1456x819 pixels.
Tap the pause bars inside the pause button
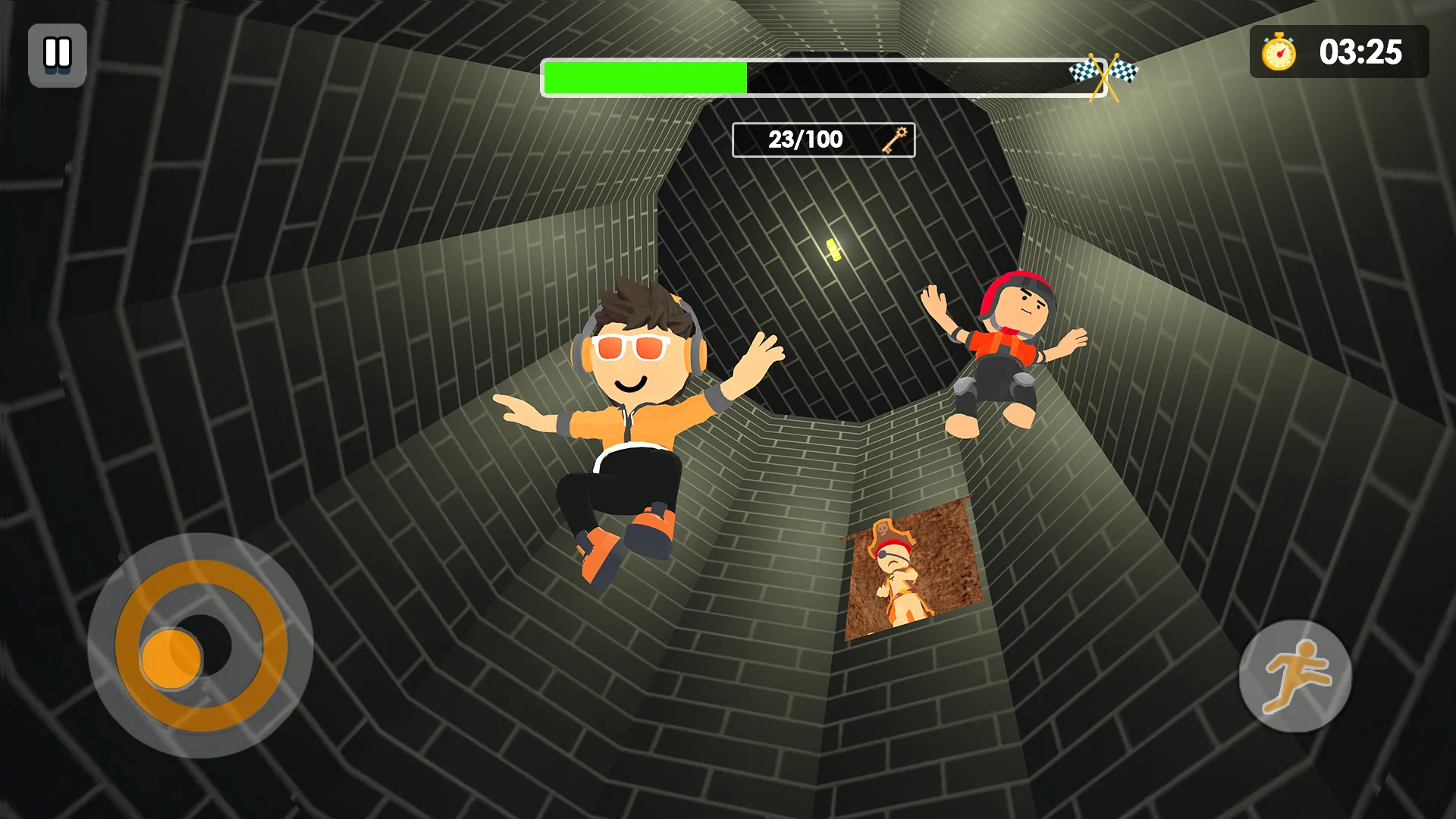click(x=57, y=54)
